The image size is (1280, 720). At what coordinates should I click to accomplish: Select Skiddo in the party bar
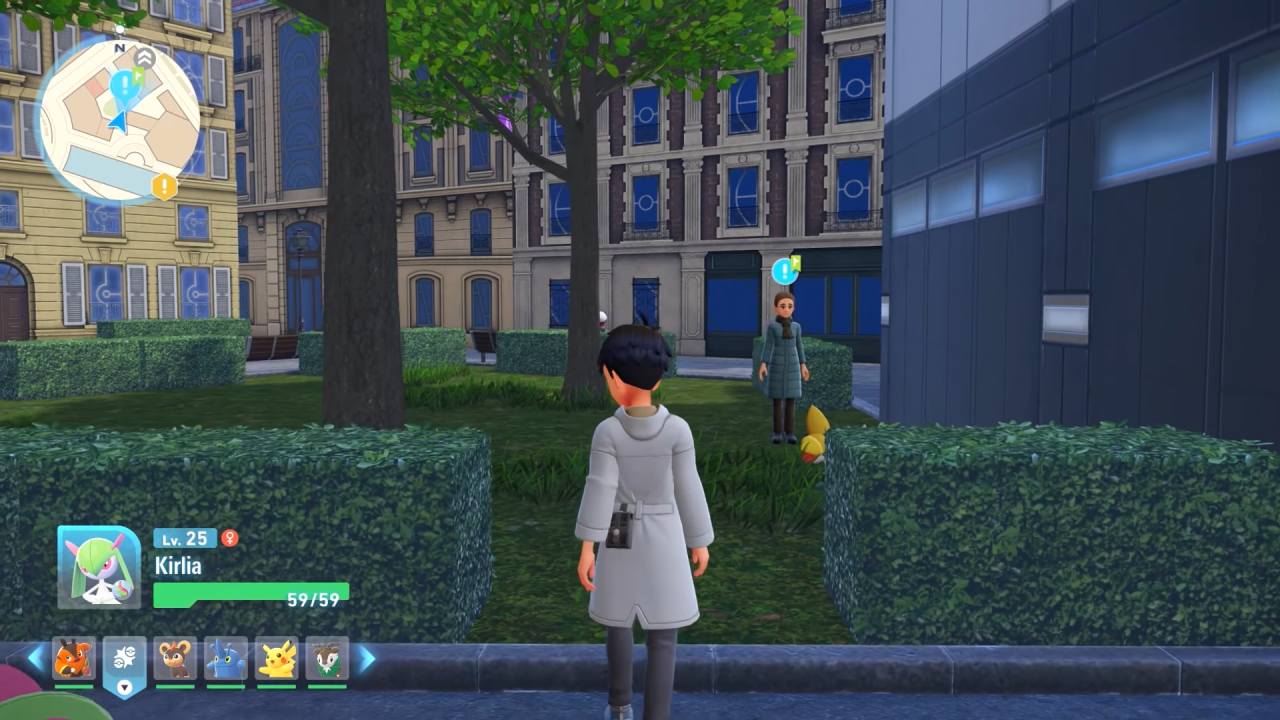328,656
